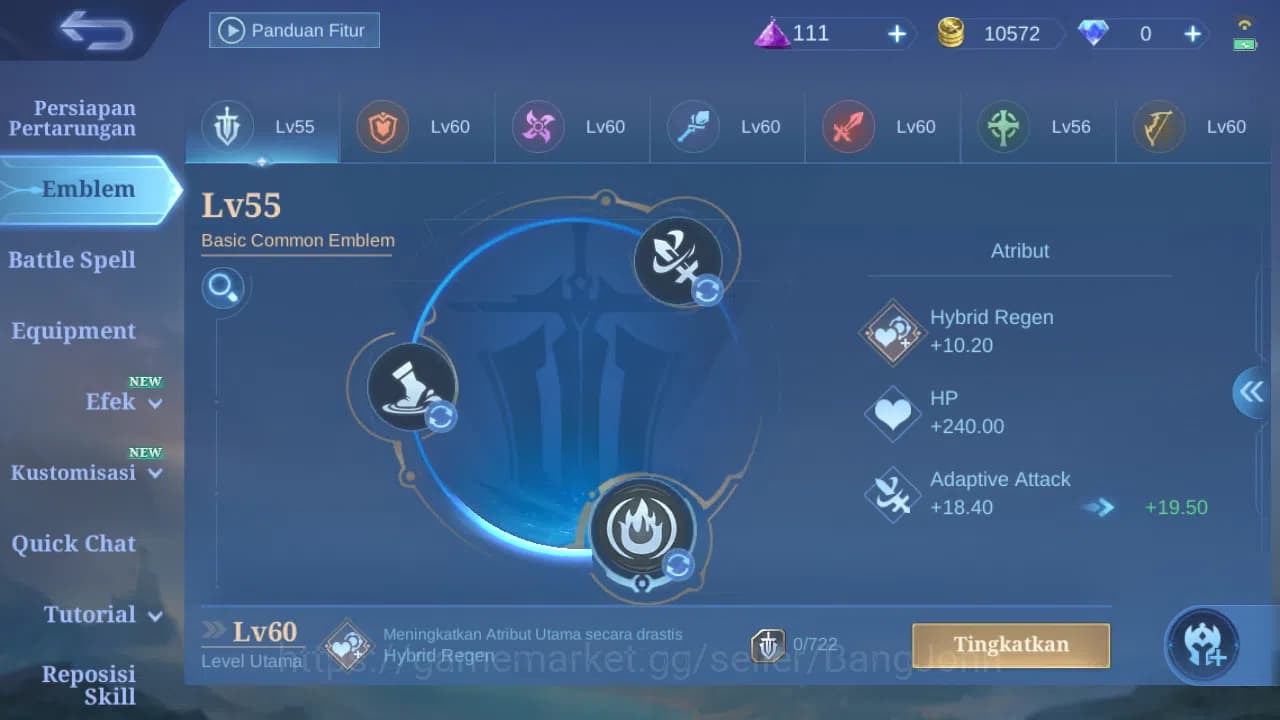
Task: Expand the Kustomisasi sidebar section
Action: point(75,472)
